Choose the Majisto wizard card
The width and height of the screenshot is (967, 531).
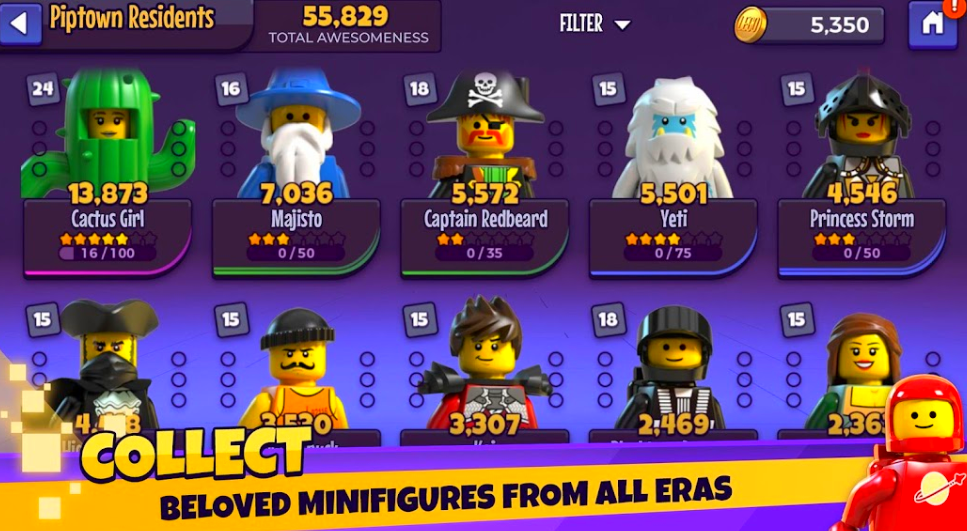tap(296, 170)
